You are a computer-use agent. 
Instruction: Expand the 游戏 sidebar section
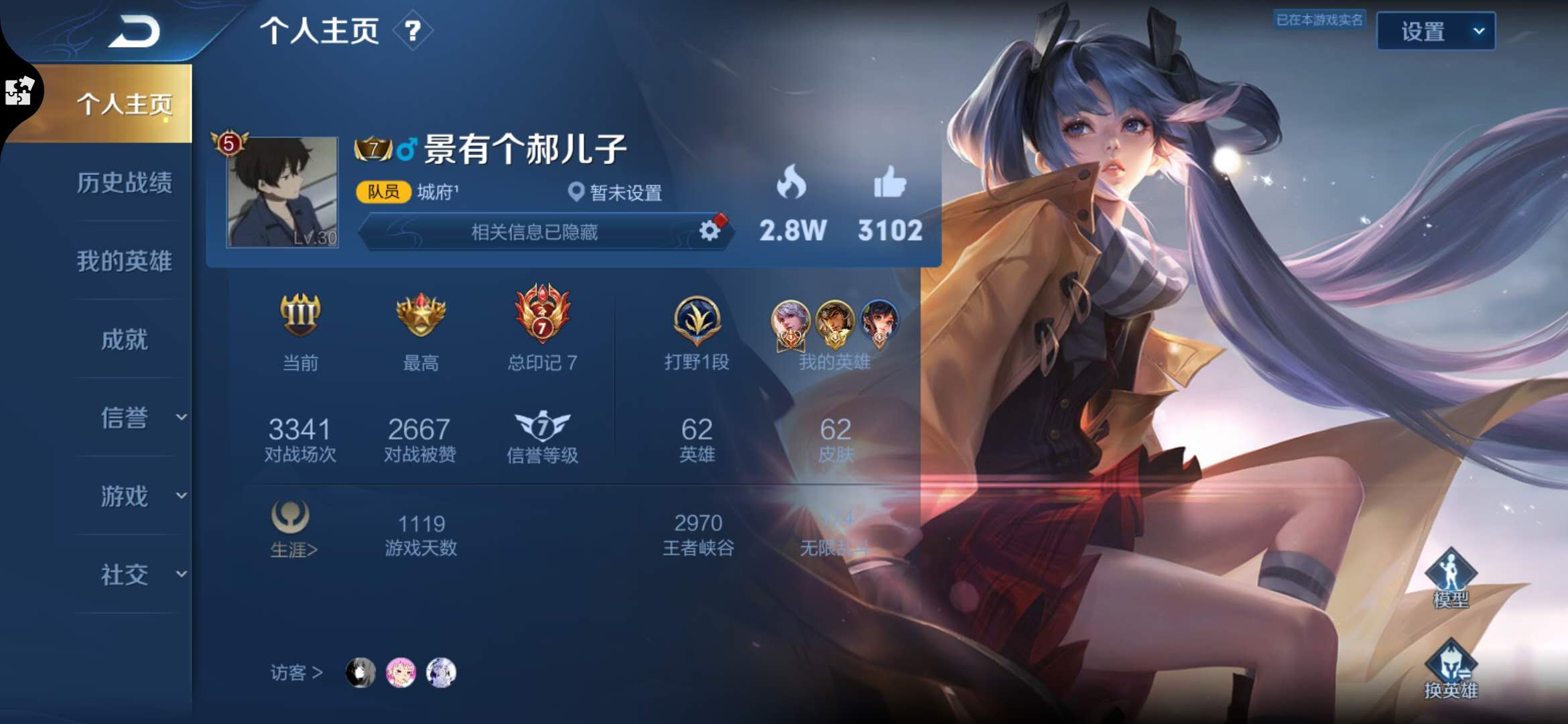coord(126,497)
